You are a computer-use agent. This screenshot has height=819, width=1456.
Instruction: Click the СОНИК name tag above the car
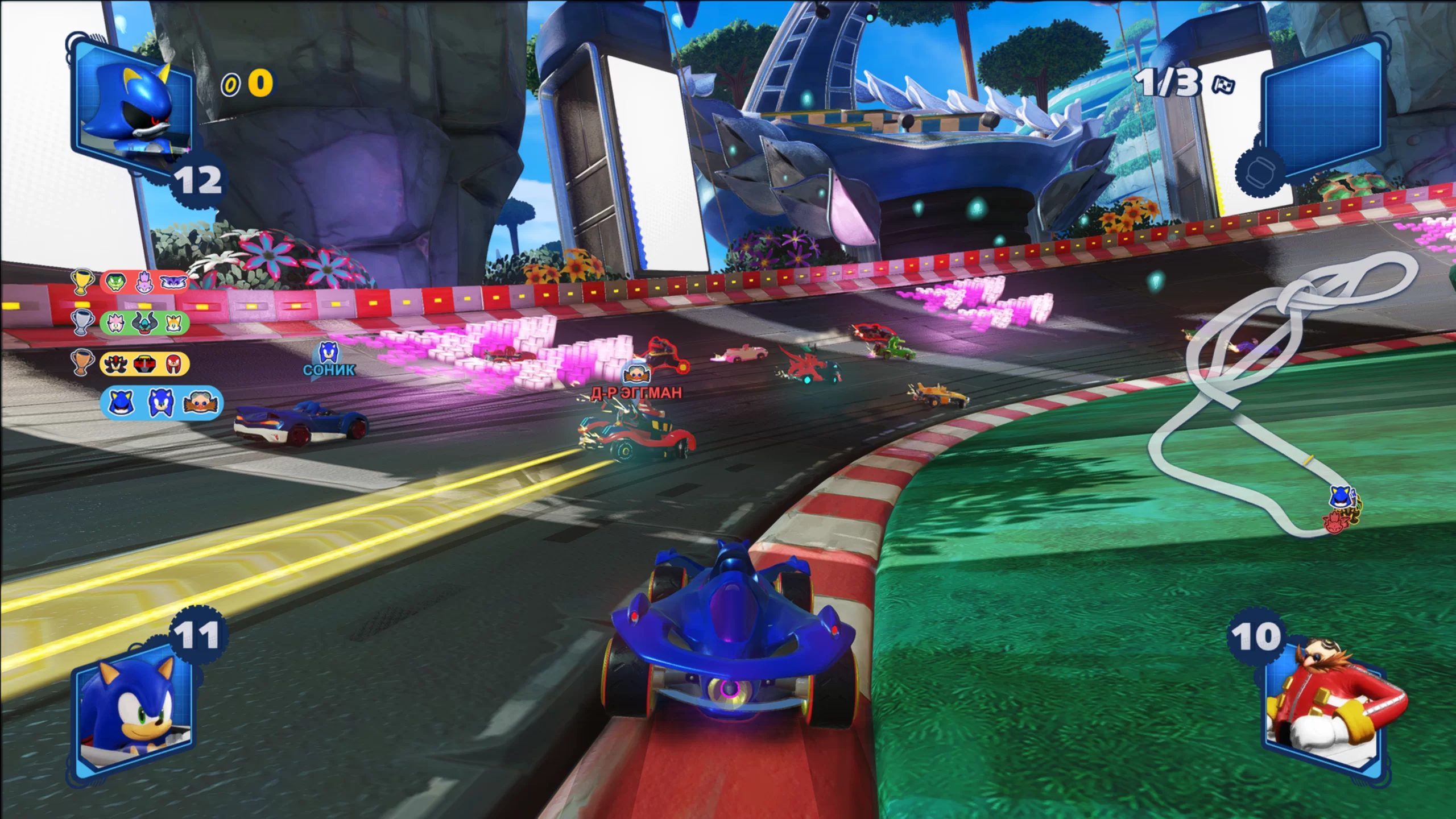[329, 370]
